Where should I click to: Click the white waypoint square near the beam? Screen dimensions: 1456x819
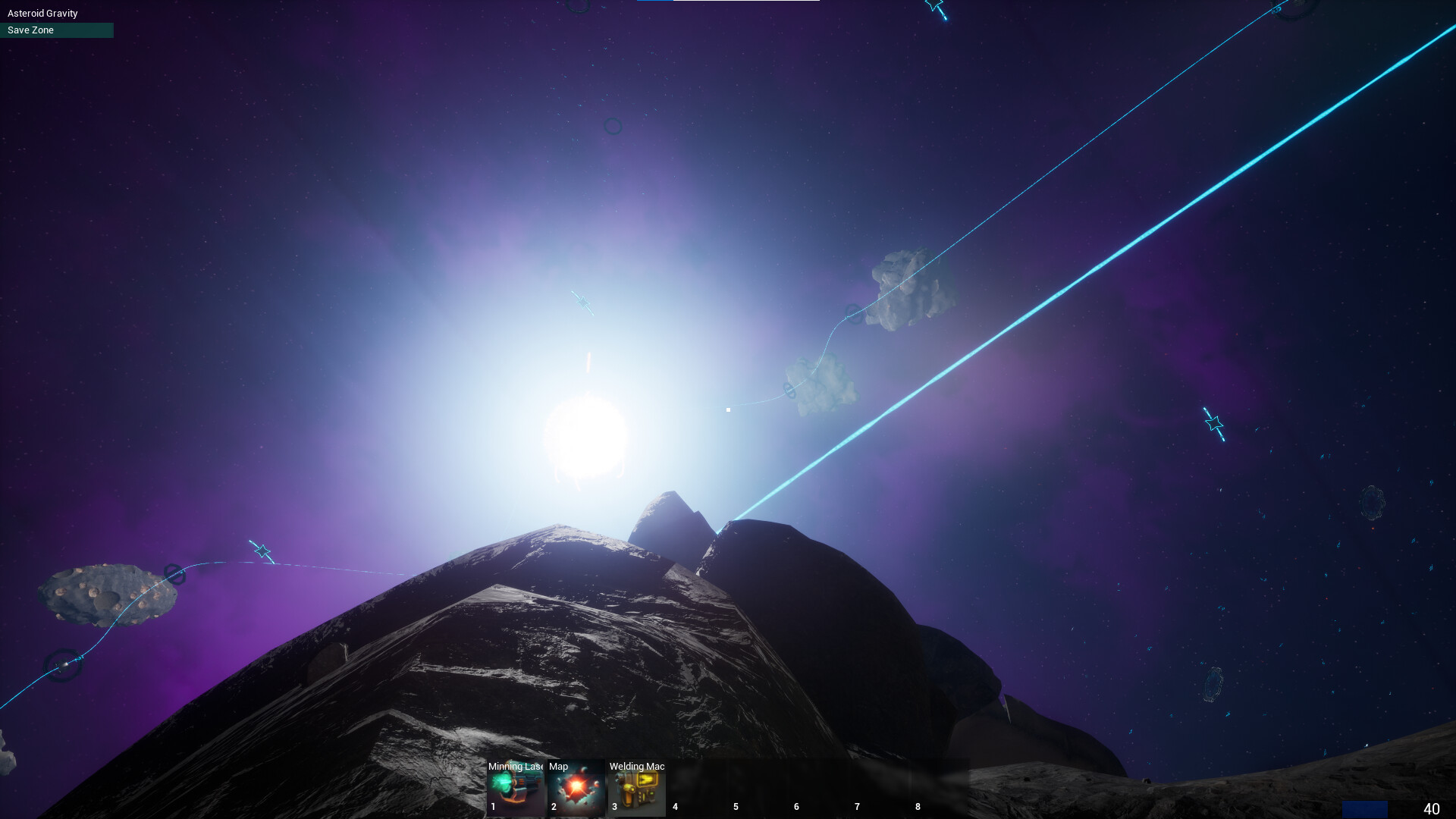(728, 409)
